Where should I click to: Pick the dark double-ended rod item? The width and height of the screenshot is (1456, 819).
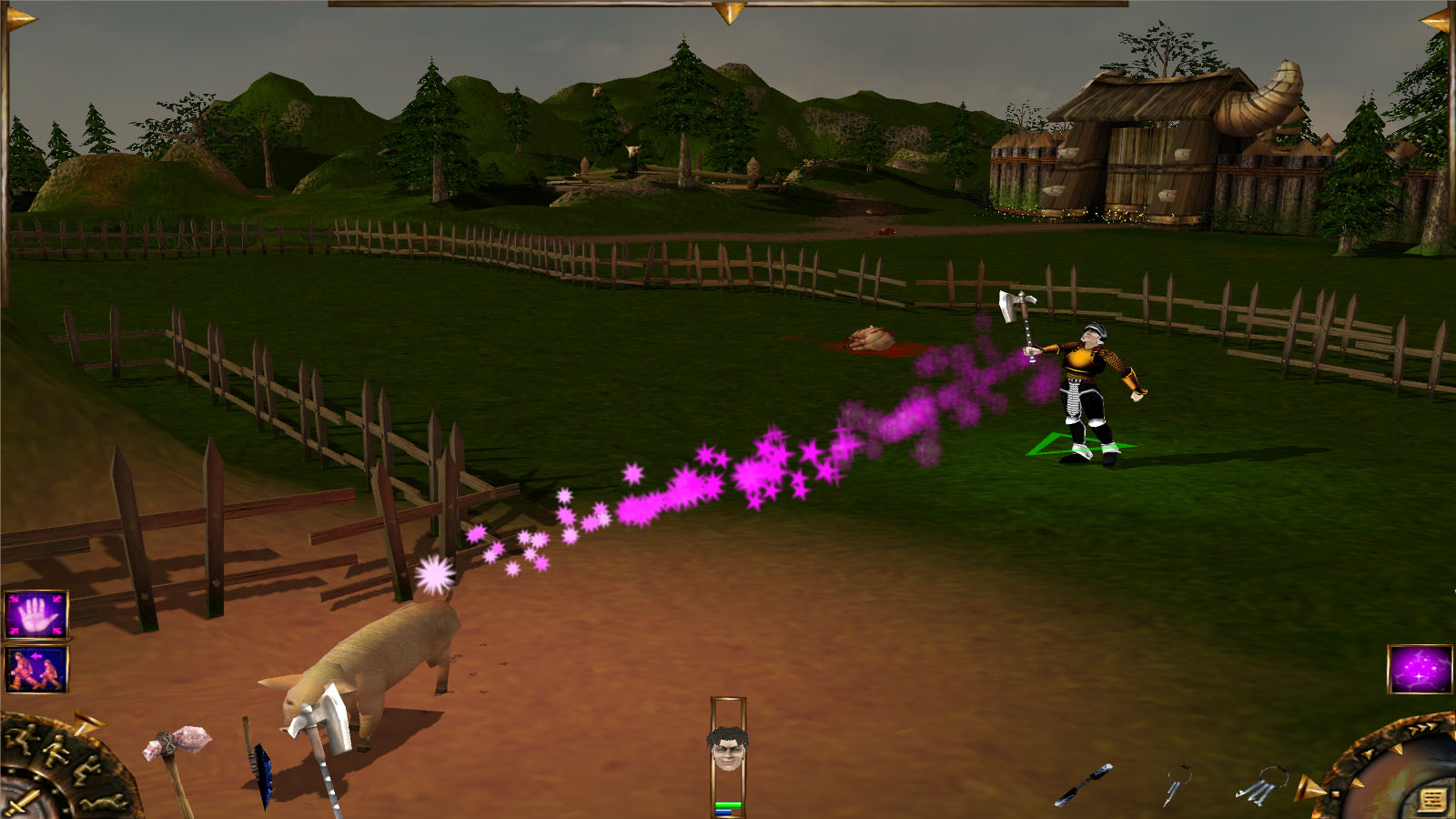pyautogui.click(x=1084, y=784)
